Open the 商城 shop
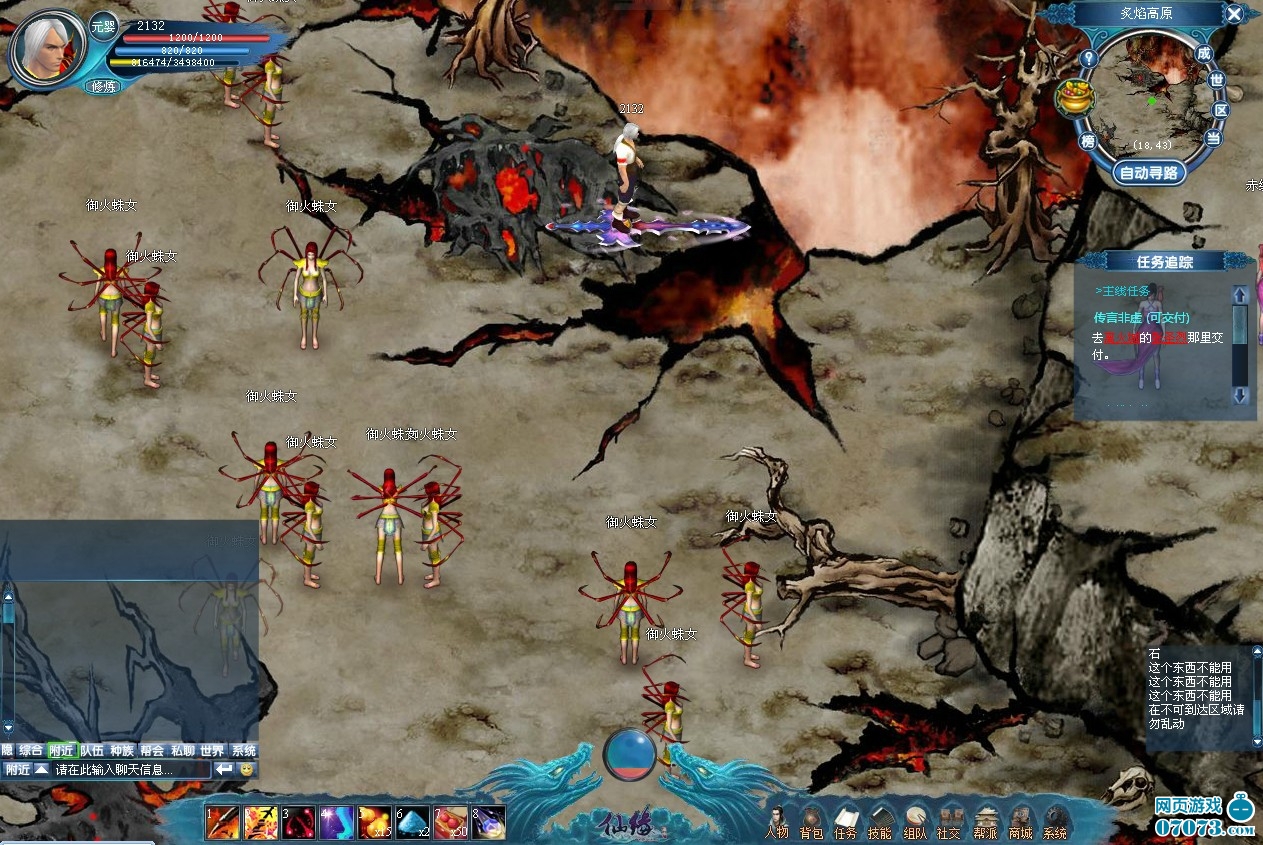The image size is (1263, 845). [x=1020, y=823]
